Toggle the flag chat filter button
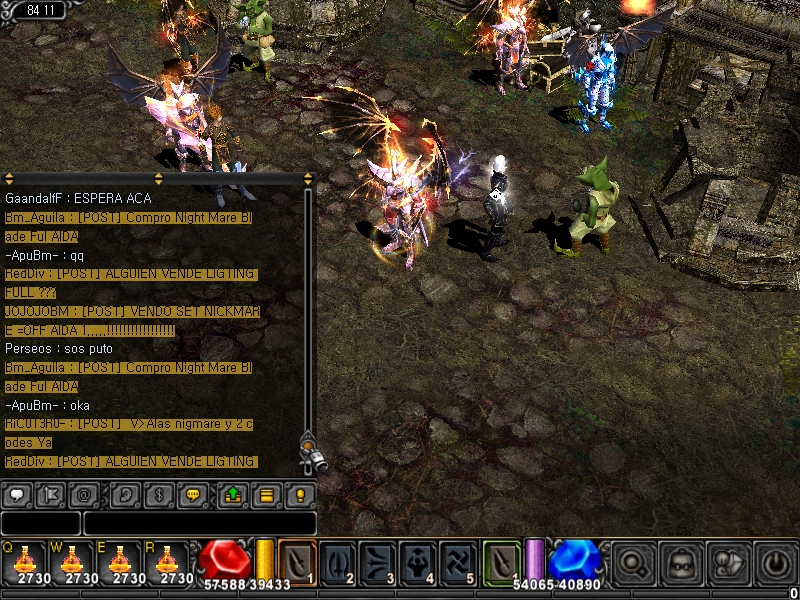800x600 pixels. point(51,494)
